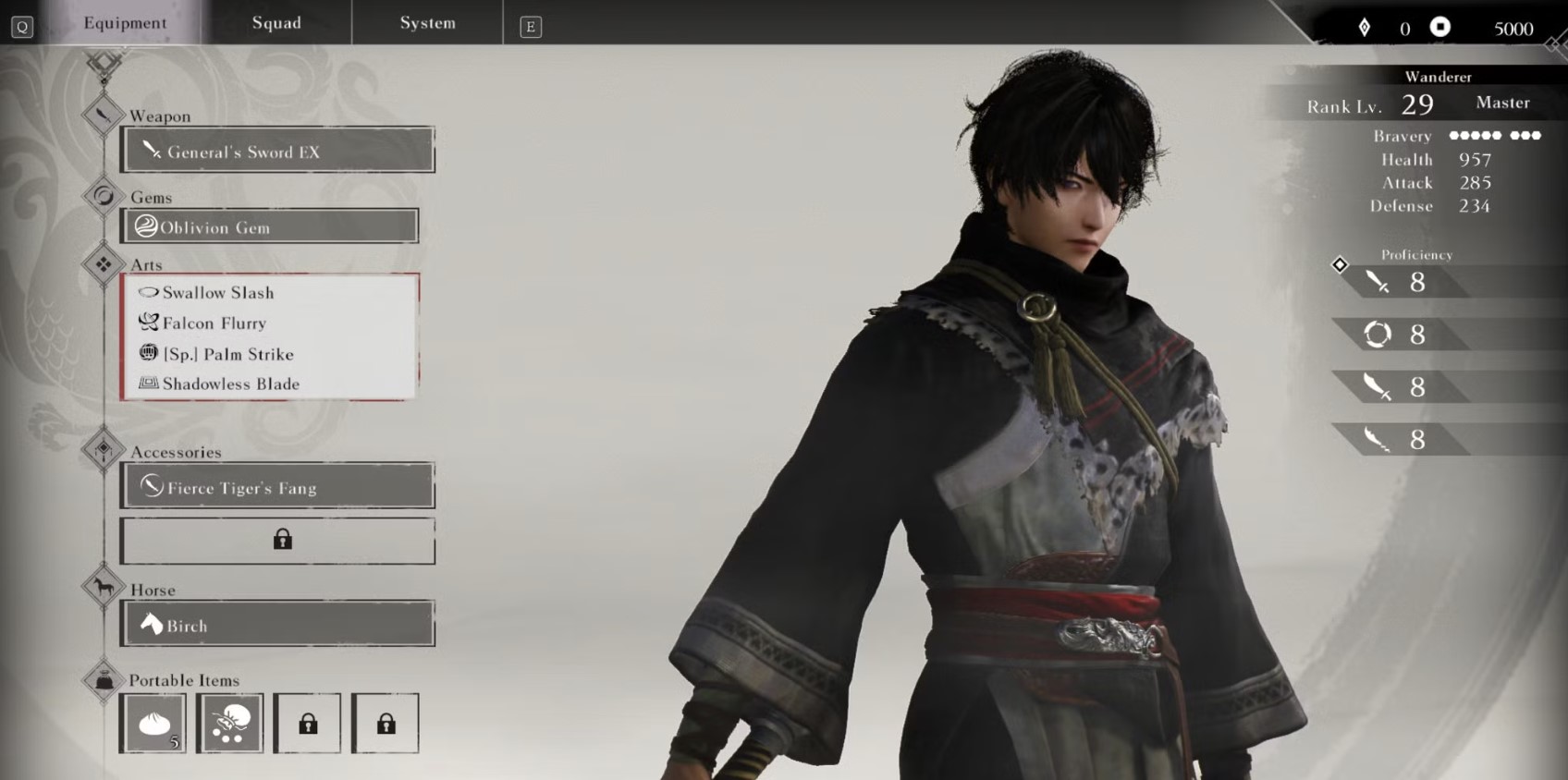Screen dimensions: 1568x780
Task: Select the Horse category icon
Action: pos(103,585)
